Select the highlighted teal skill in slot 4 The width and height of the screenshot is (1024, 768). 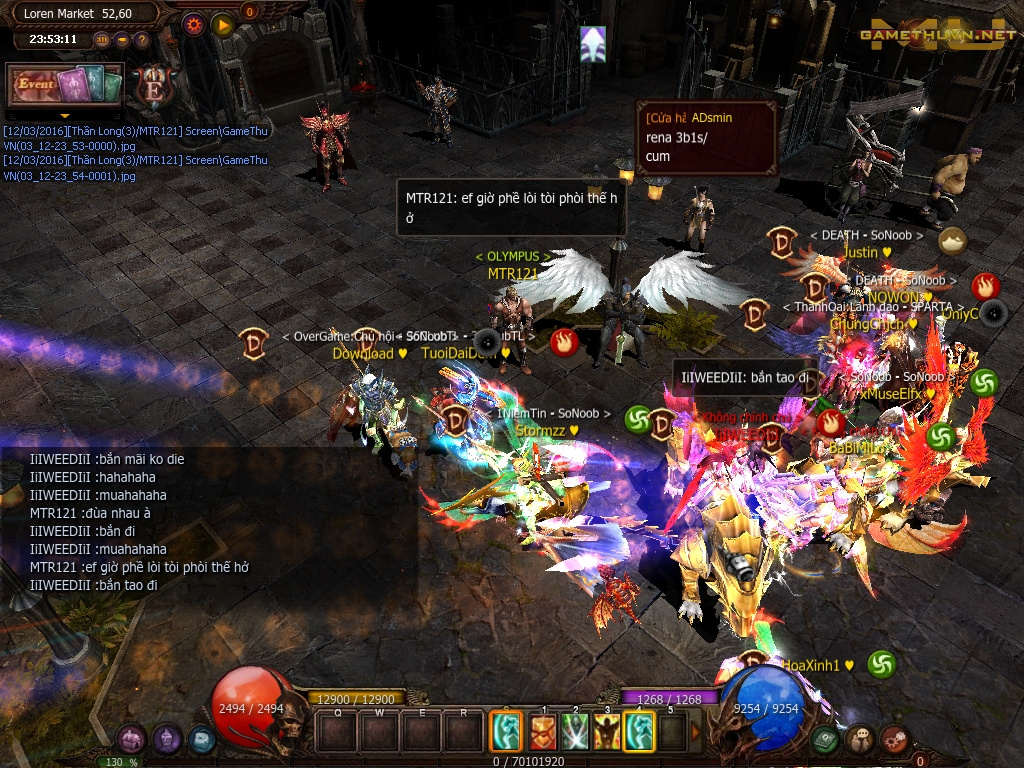639,732
